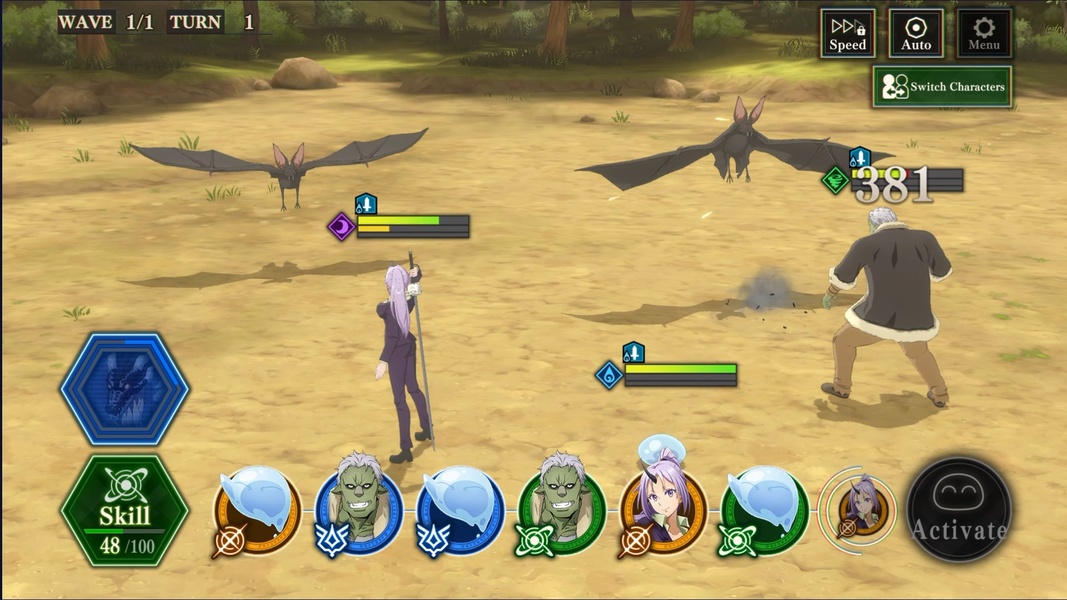Open the Speed control button

tap(847, 33)
